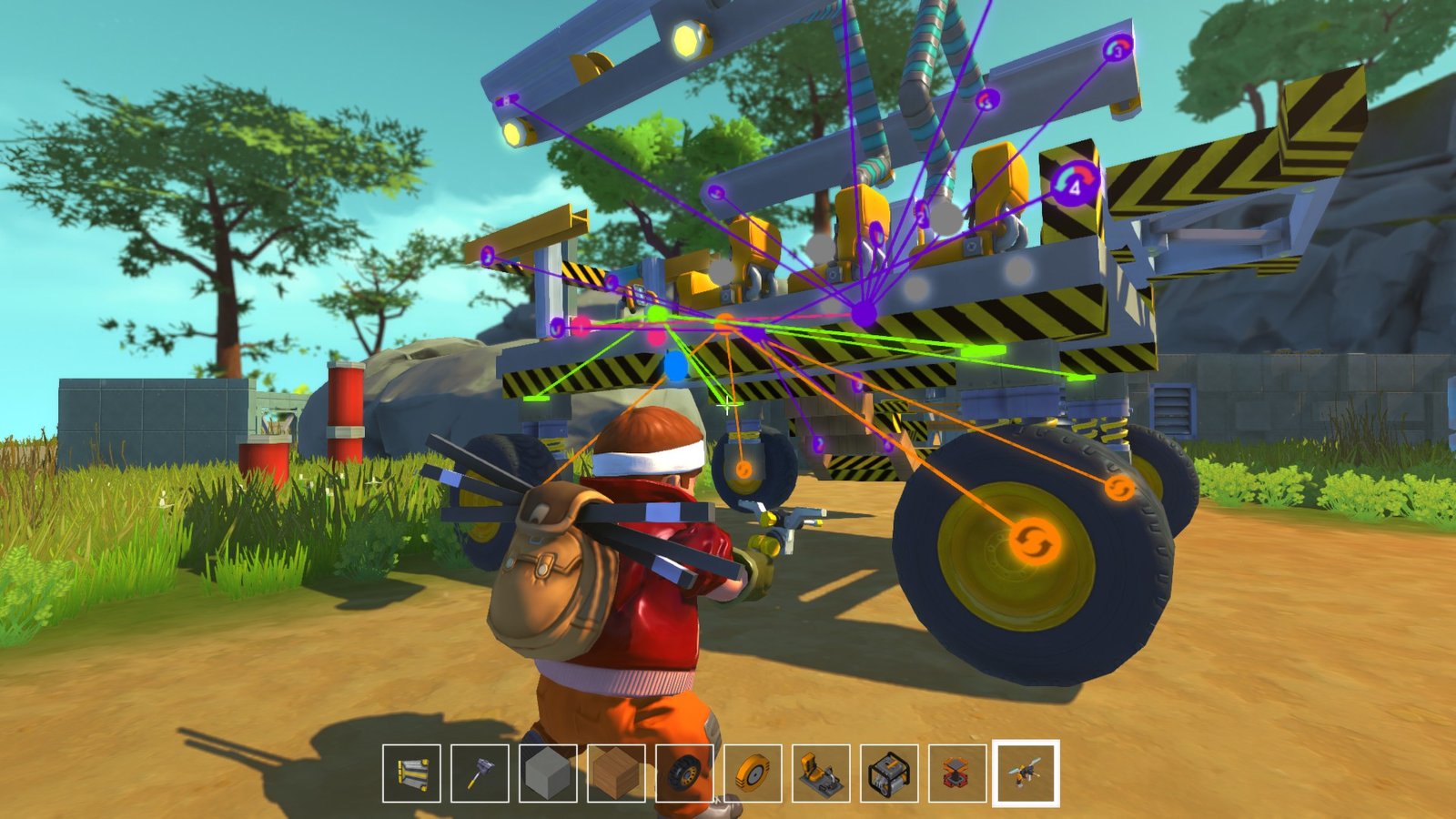Pick the concrete block from the hotbar

[549, 778]
